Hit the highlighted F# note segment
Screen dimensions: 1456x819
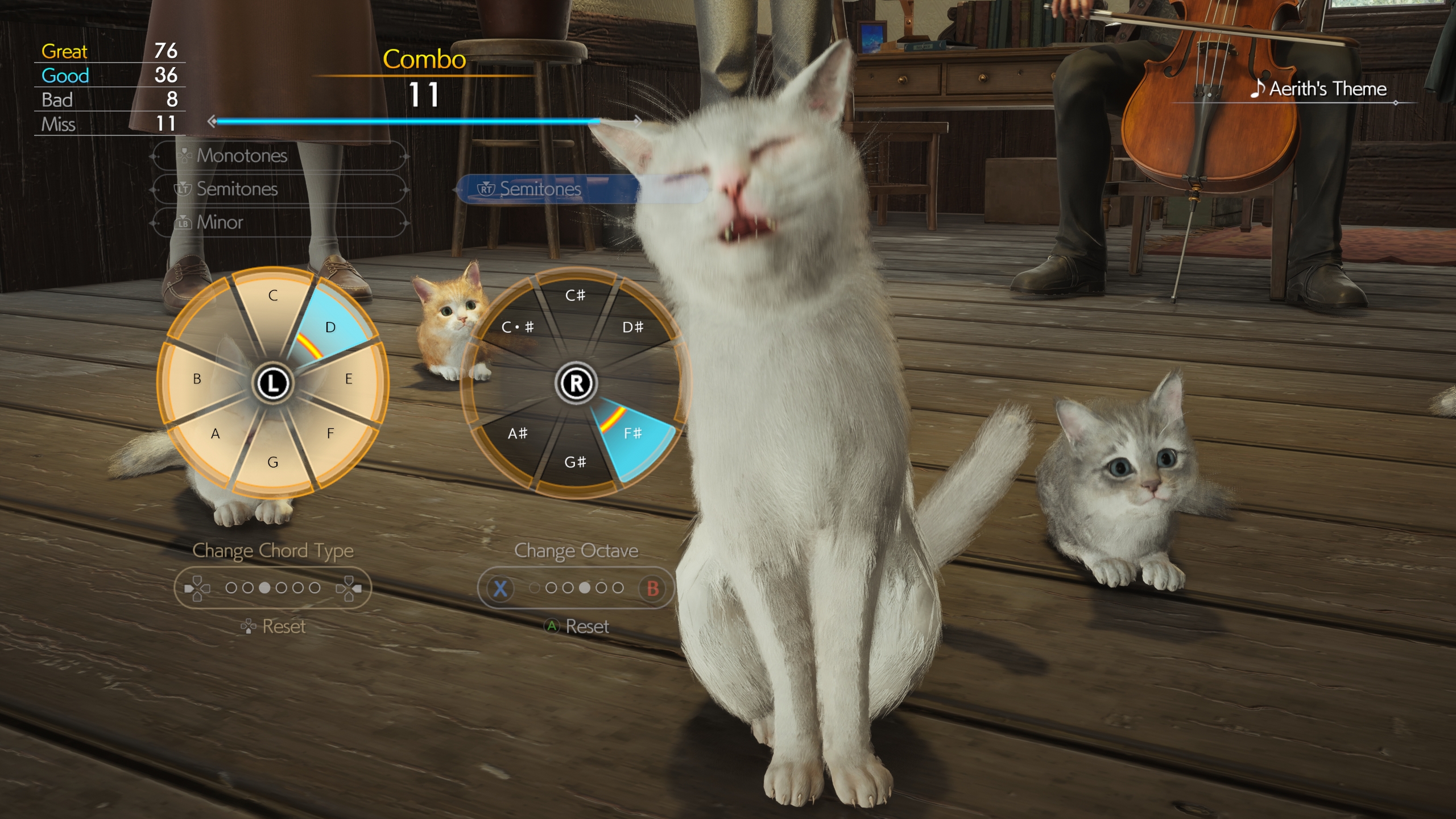[632, 433]
